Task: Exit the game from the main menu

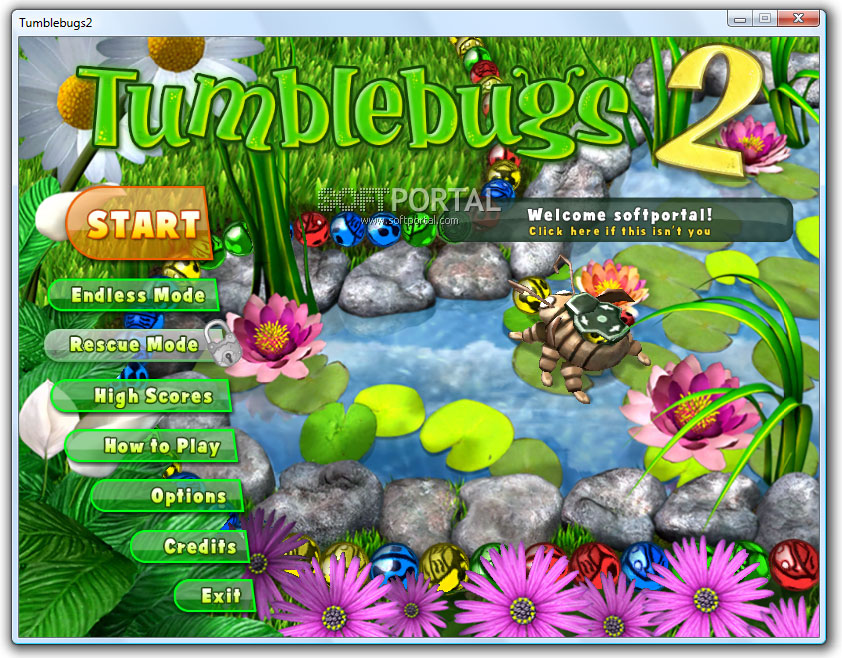Action: tap(220, 596)
